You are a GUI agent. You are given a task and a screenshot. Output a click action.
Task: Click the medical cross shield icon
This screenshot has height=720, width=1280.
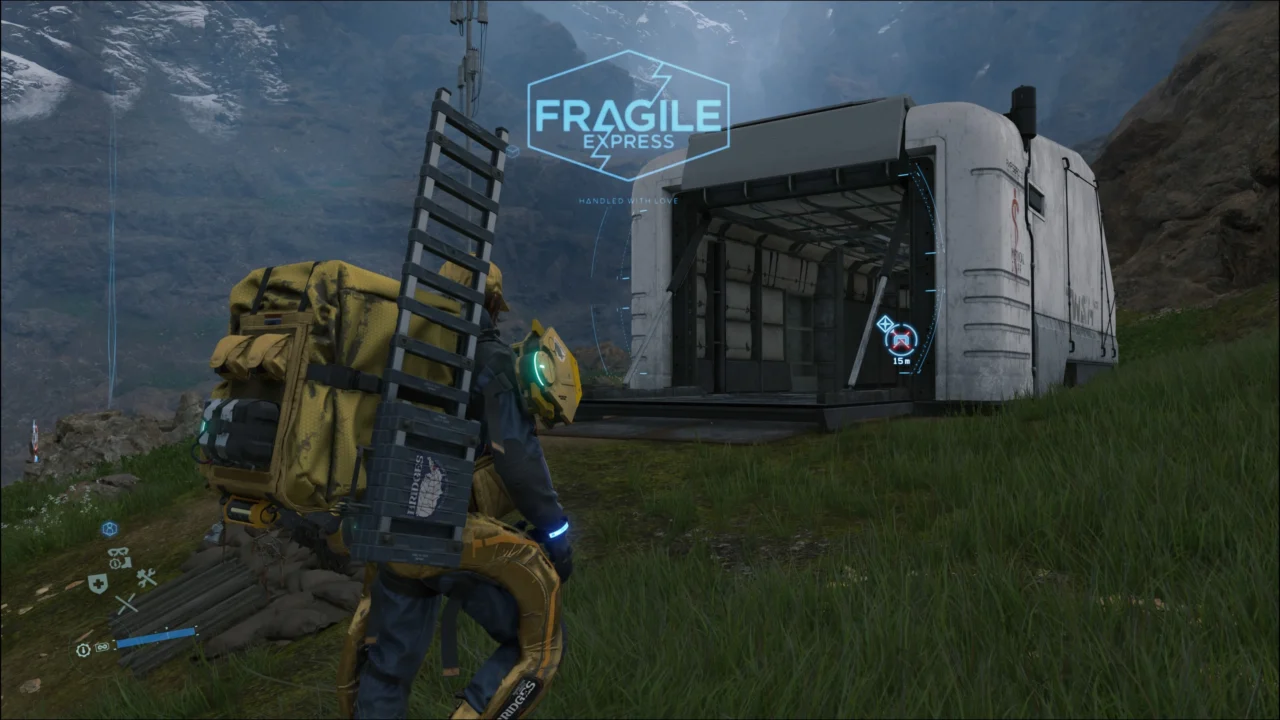click(x=98, y=582)
